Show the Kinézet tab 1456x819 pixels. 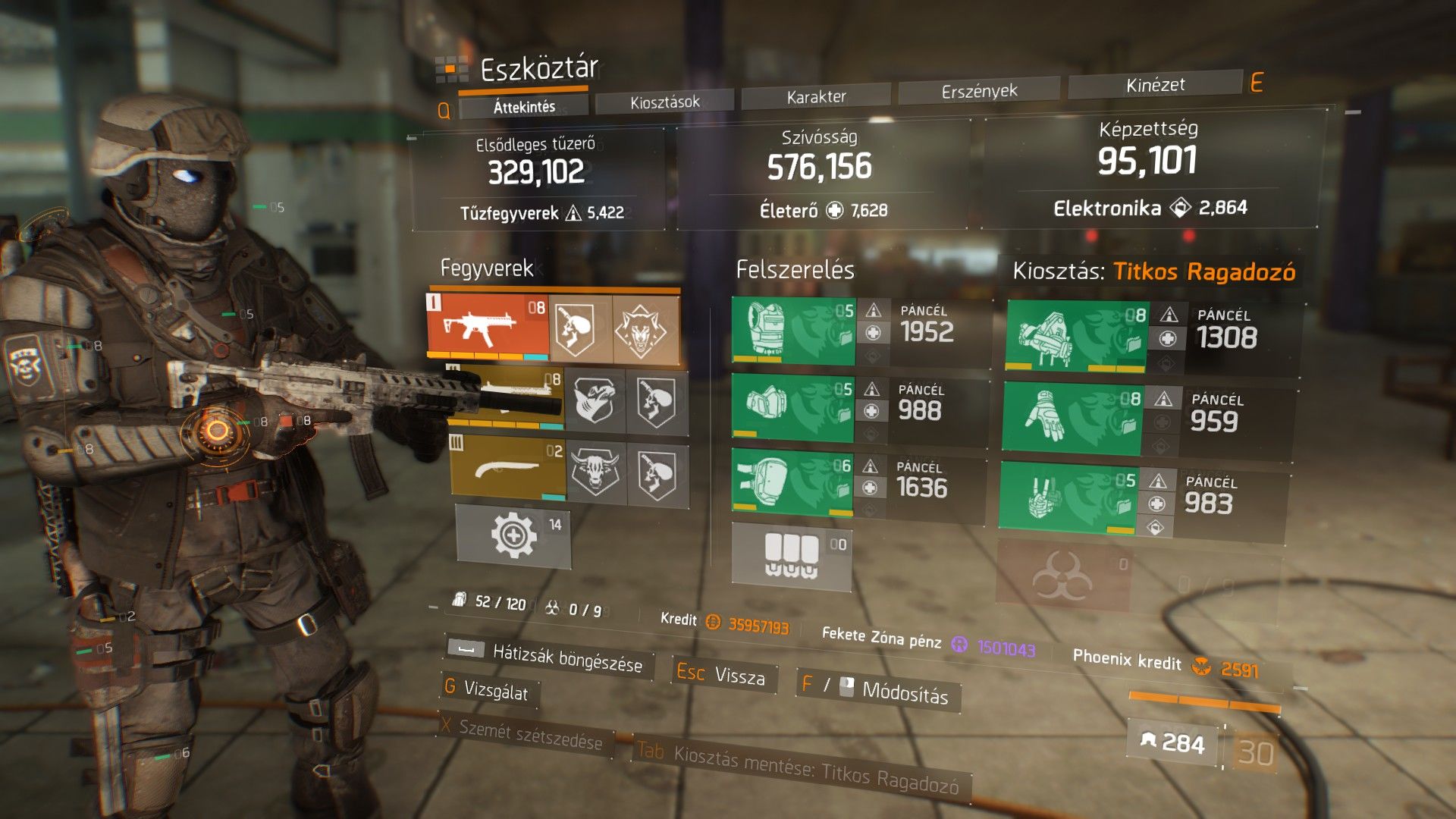pos(1155,85)
